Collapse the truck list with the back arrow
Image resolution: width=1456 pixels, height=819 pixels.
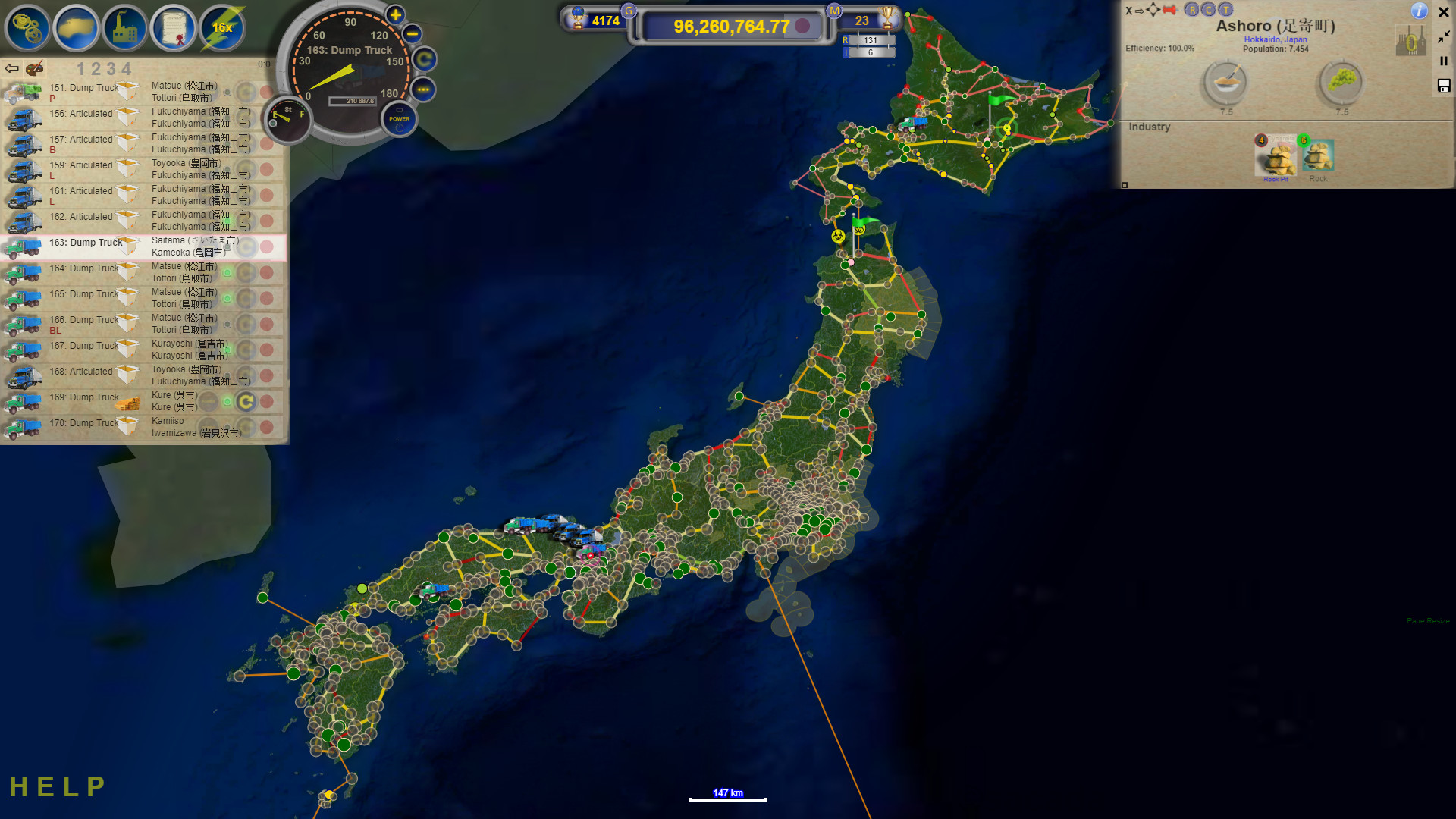(x=11, y=68)
